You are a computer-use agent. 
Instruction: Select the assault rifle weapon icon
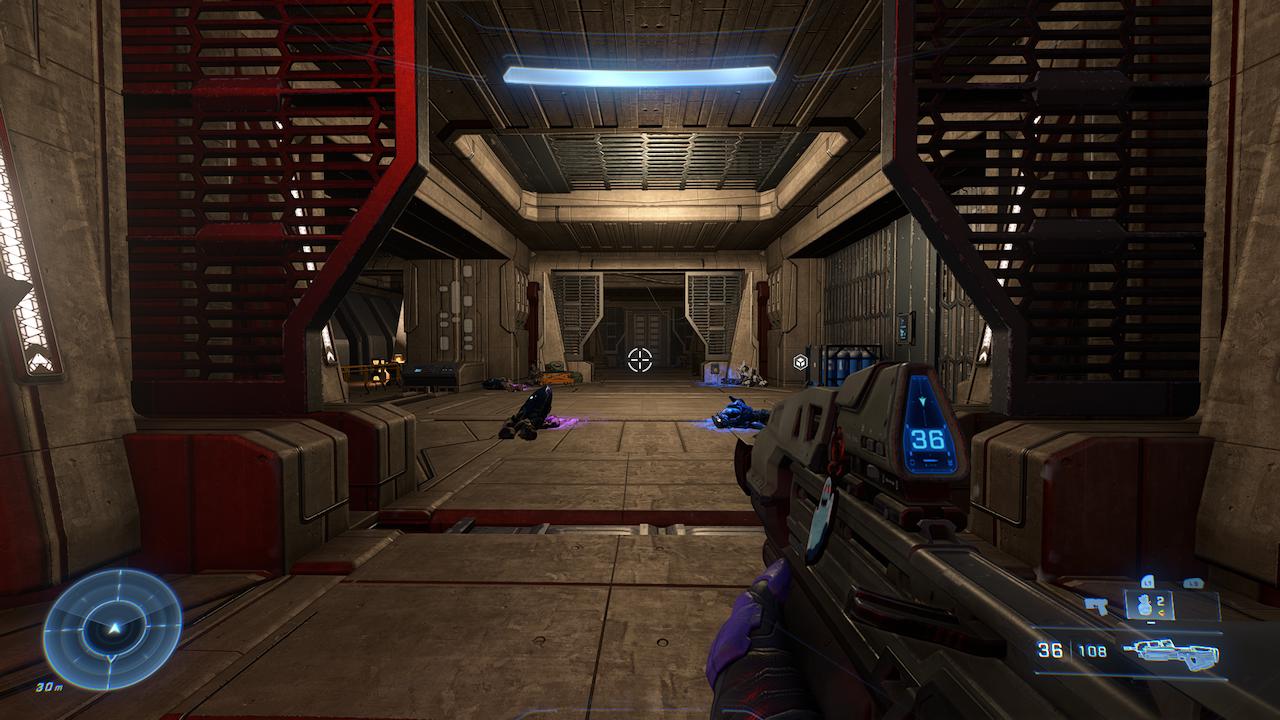pos(1171,653)
